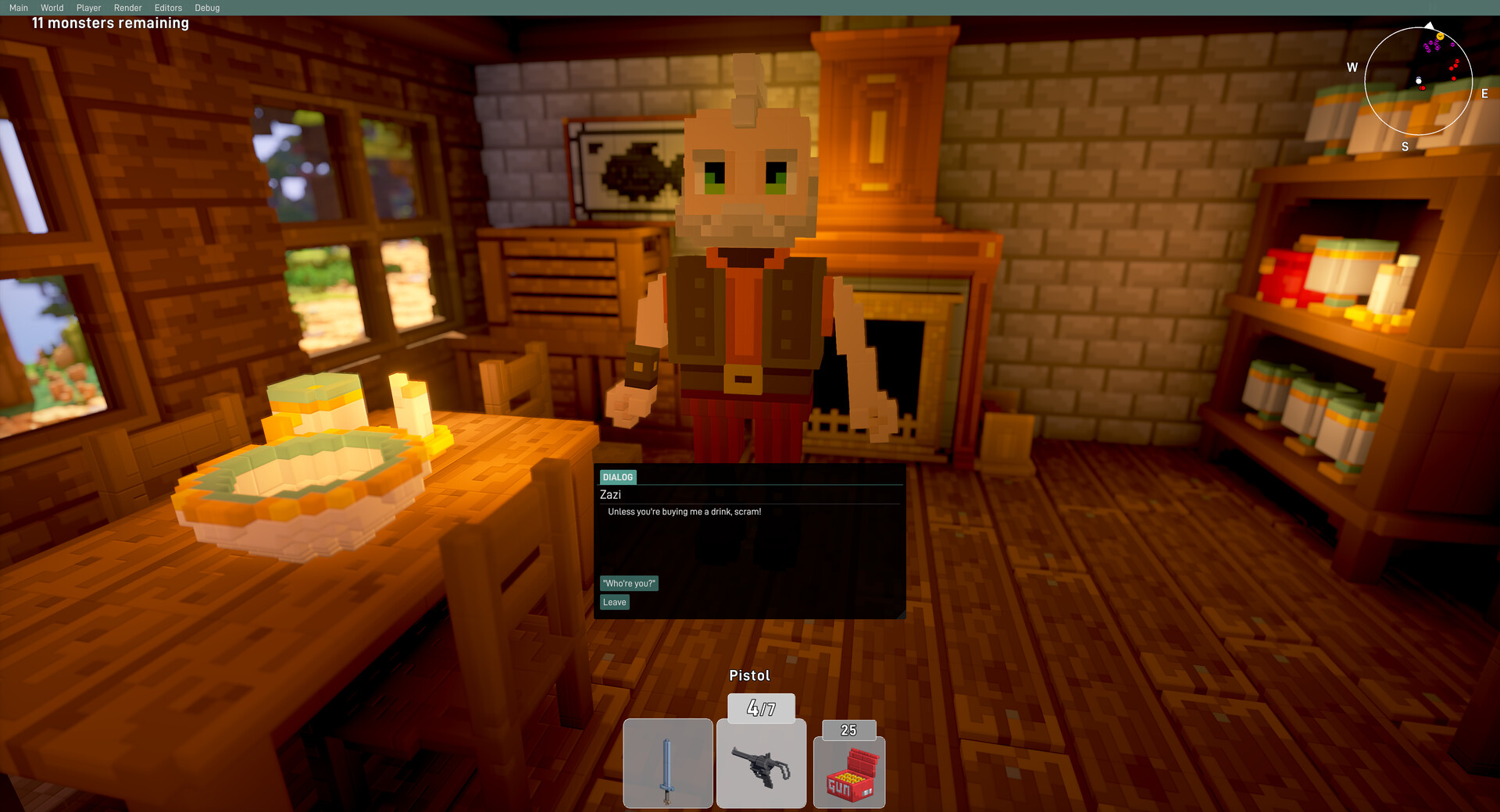Click the yellow quest marker on the minimap

click(1441, 37)
